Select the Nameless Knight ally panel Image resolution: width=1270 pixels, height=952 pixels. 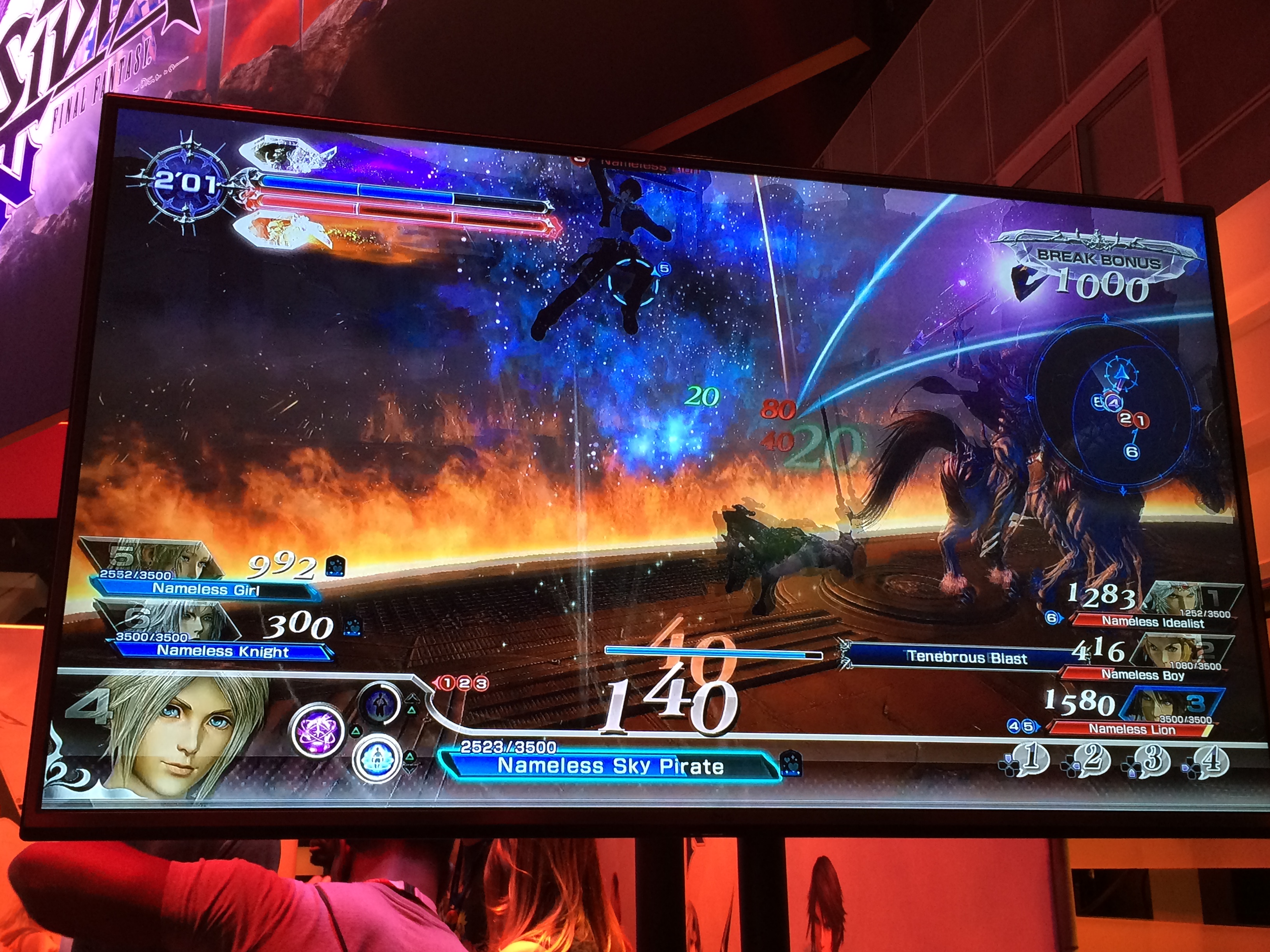click(223, 650)
